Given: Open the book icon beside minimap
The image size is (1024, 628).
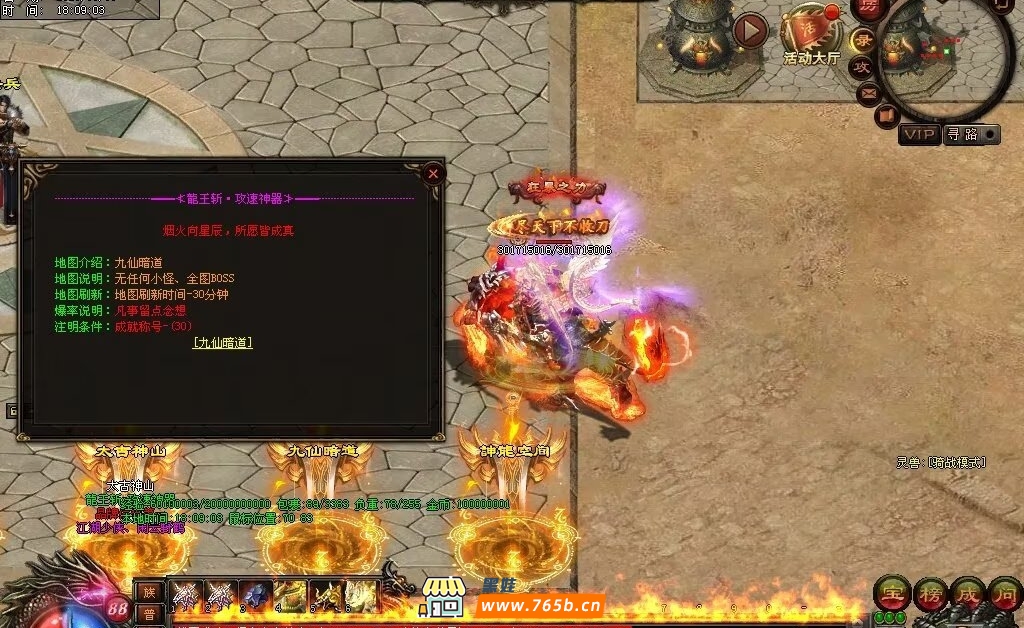Looking at the screenshot, I should click(886, 116).
